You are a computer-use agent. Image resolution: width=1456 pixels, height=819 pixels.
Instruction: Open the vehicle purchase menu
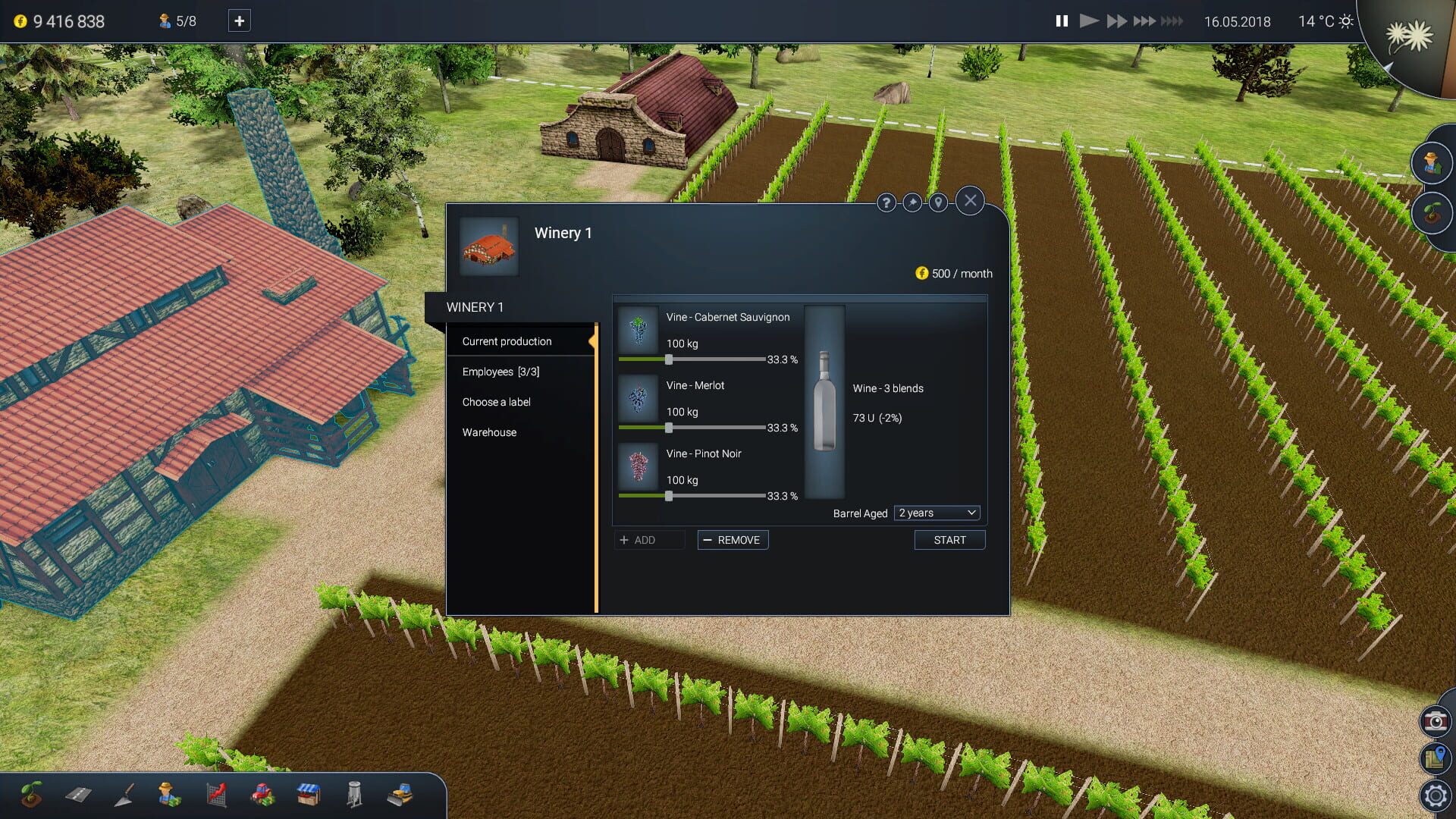pyautogui.click(x=263, y=795)
